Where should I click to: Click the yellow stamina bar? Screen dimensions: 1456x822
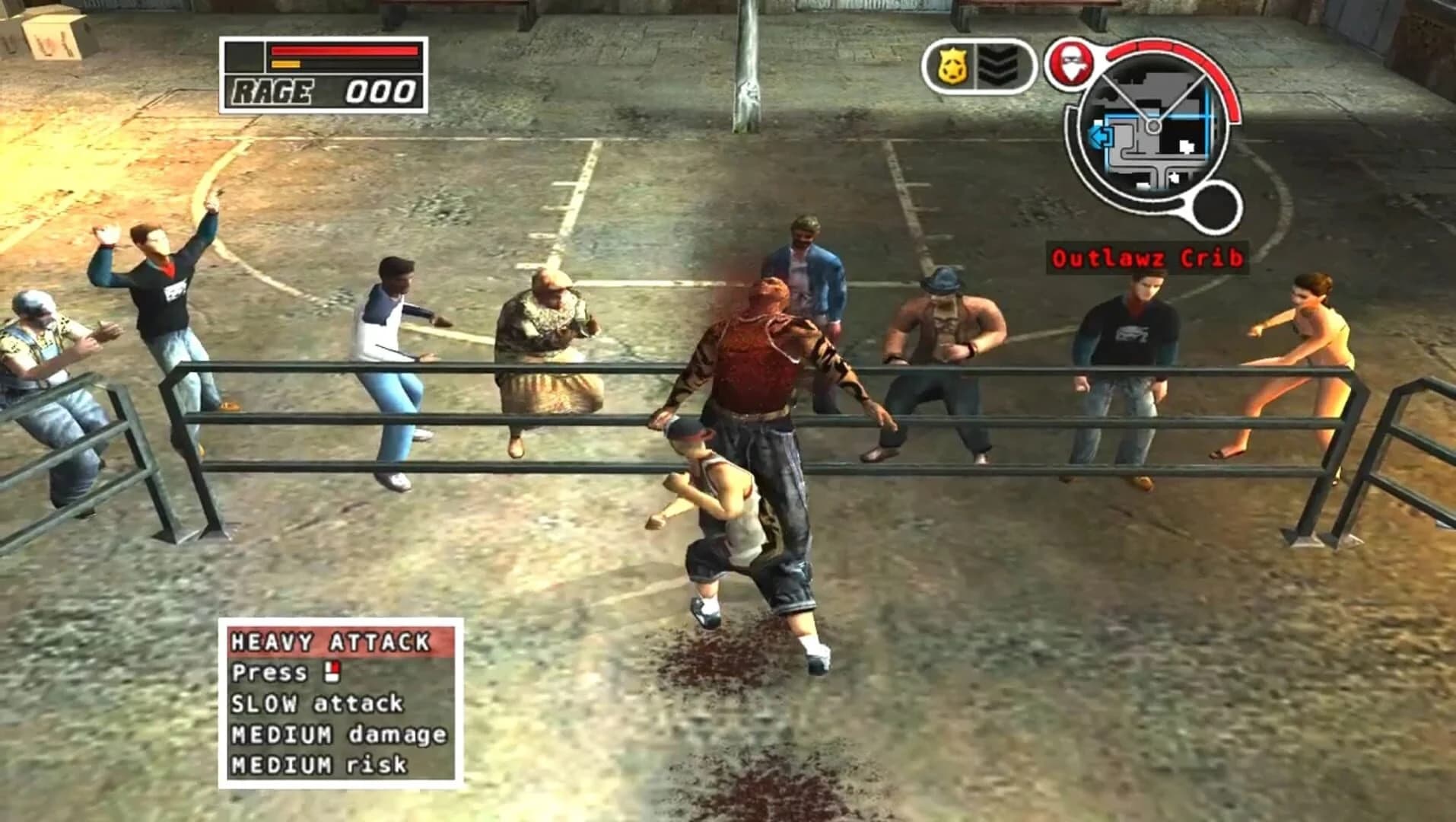click(x=286, y=65)
